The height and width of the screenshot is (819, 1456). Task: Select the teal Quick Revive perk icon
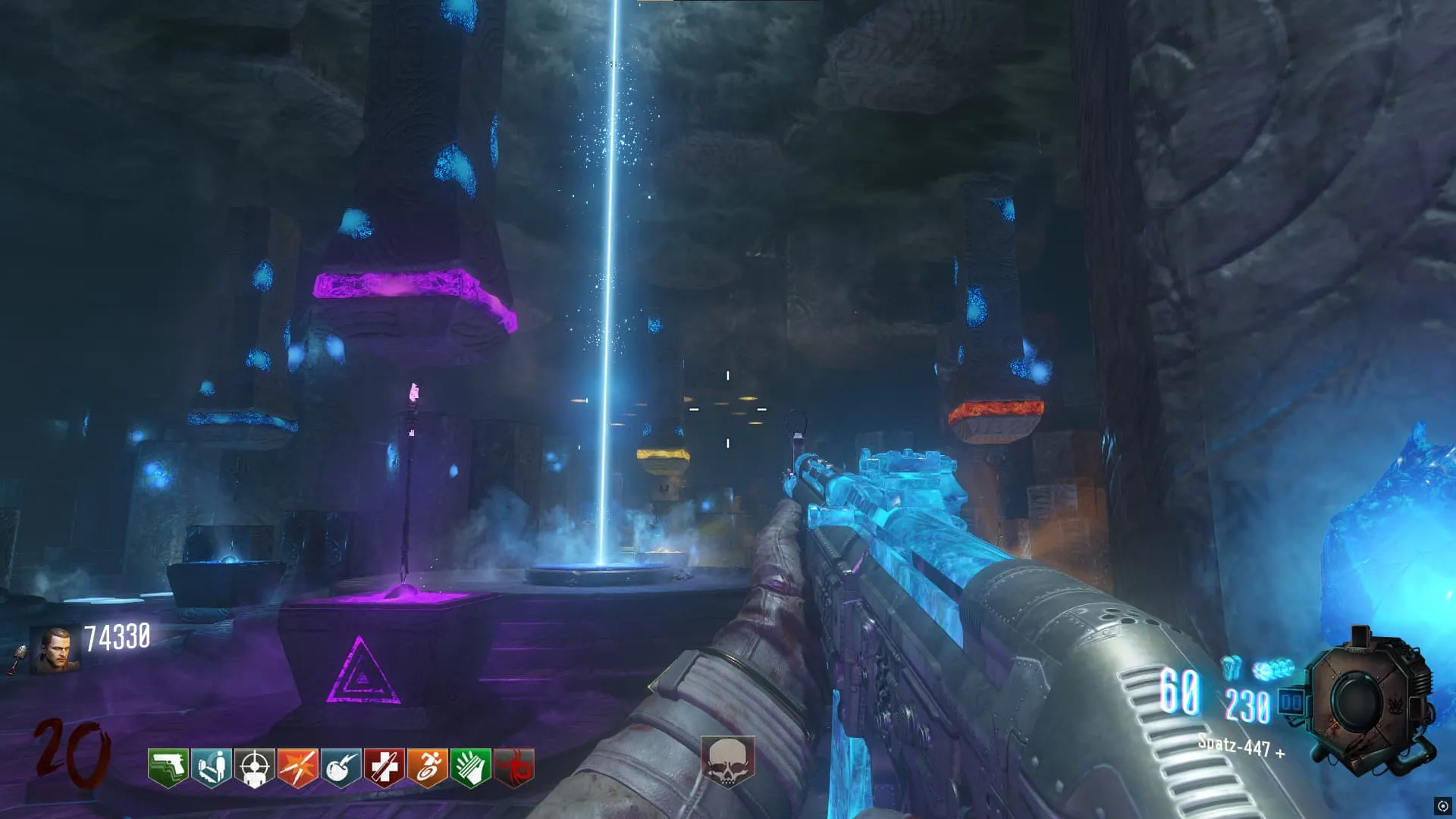point(211,767)
